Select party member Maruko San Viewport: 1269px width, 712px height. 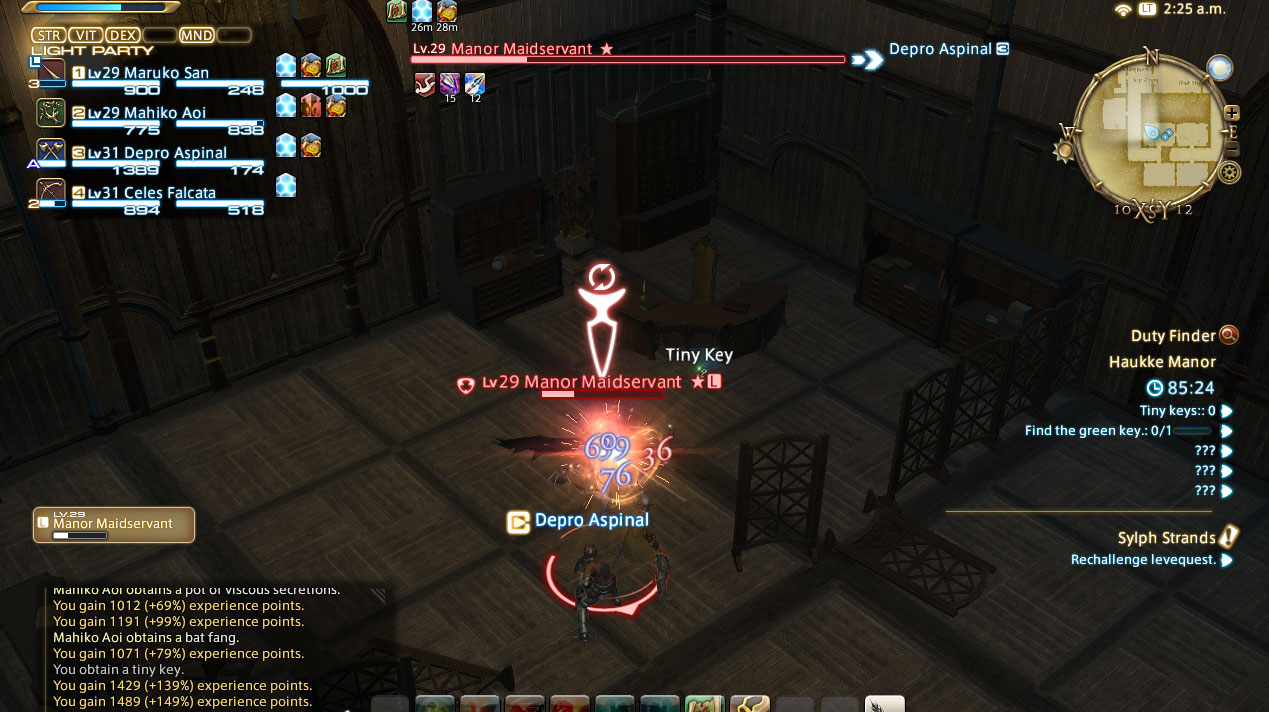point(165,74)
